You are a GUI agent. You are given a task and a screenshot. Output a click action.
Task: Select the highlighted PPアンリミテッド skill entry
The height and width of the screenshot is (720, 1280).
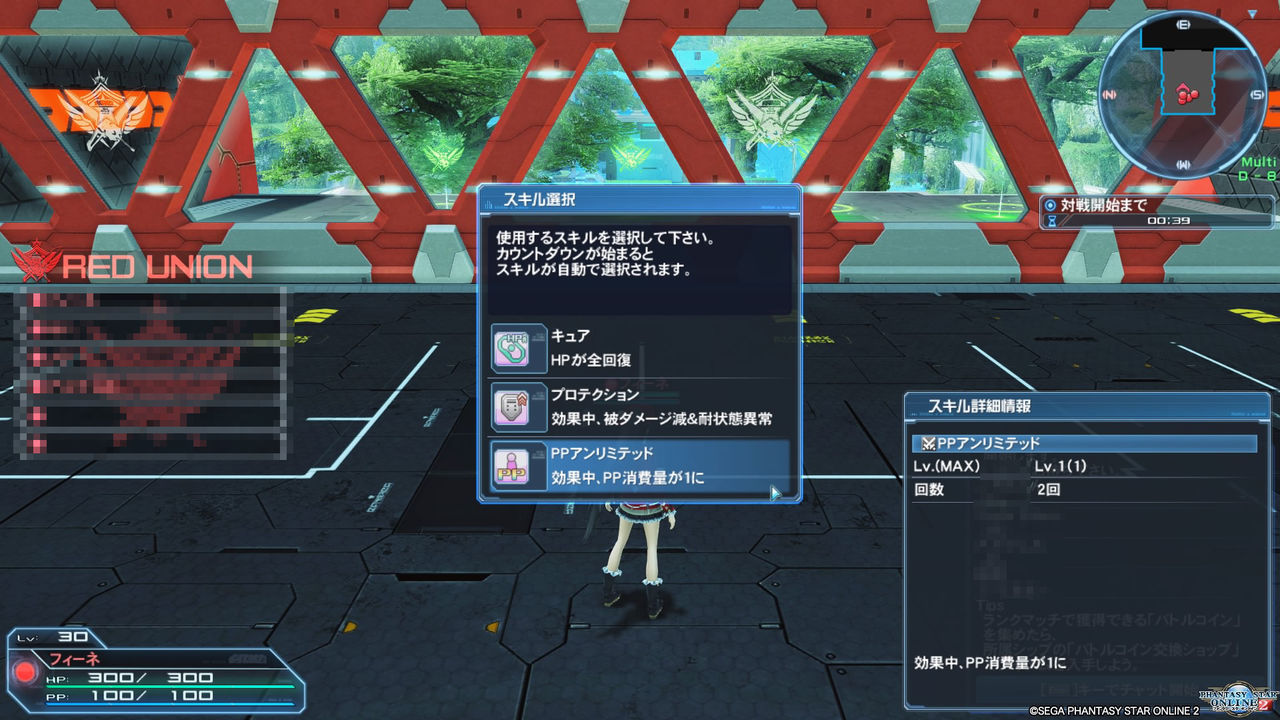[x=640, y=468]
